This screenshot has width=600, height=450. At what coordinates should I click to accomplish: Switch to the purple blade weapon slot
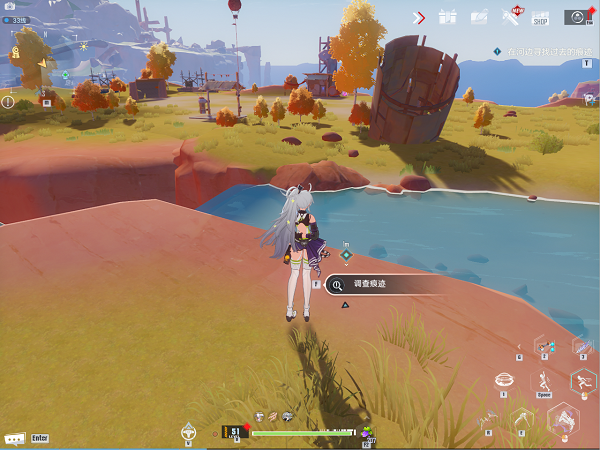(582, 345)
